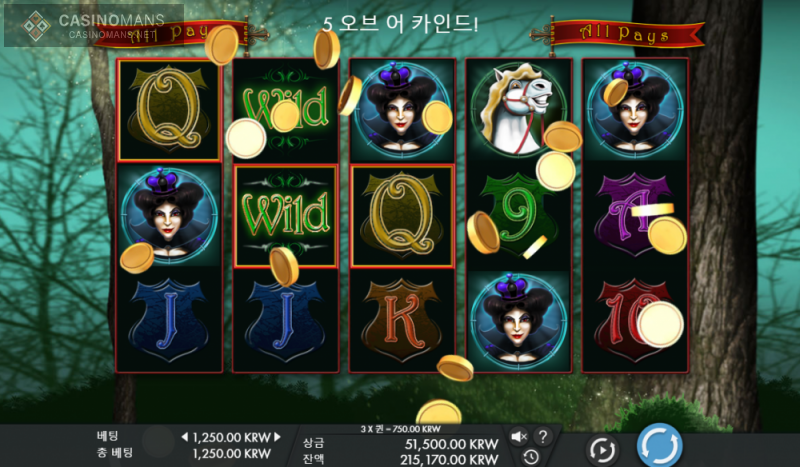The width and height of the screenshot is (800, 467).
Task: Click the Casinomans logo watermark
Action: tap(93, 25)
